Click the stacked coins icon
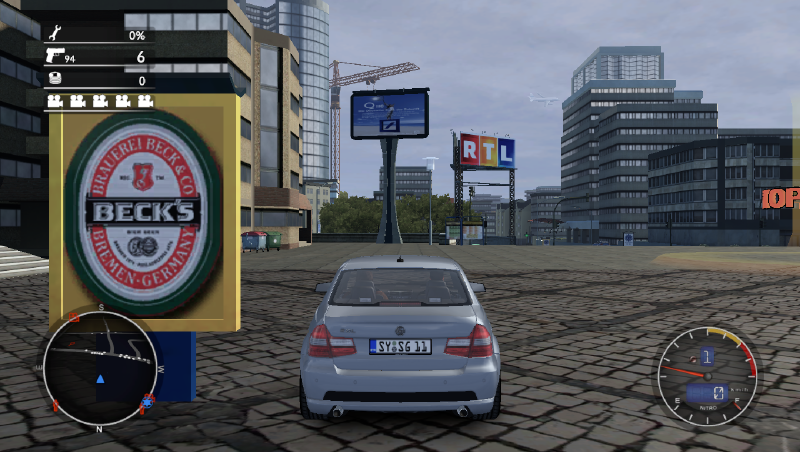This screenshot has width=800, height=452. pyautogui.click(x=54, y=80)
